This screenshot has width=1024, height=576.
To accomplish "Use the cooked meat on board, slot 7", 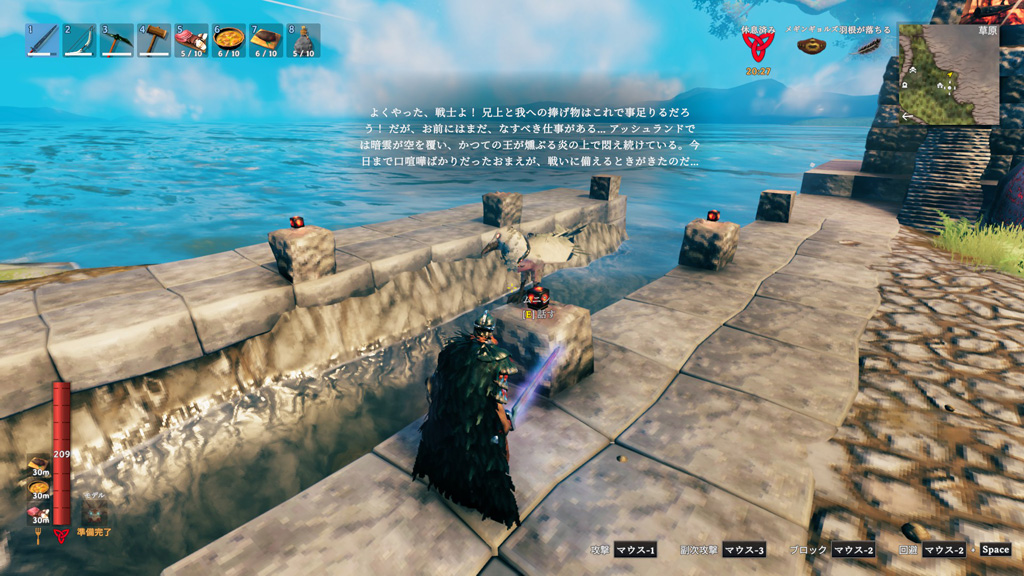I will [x=266, y=40].
